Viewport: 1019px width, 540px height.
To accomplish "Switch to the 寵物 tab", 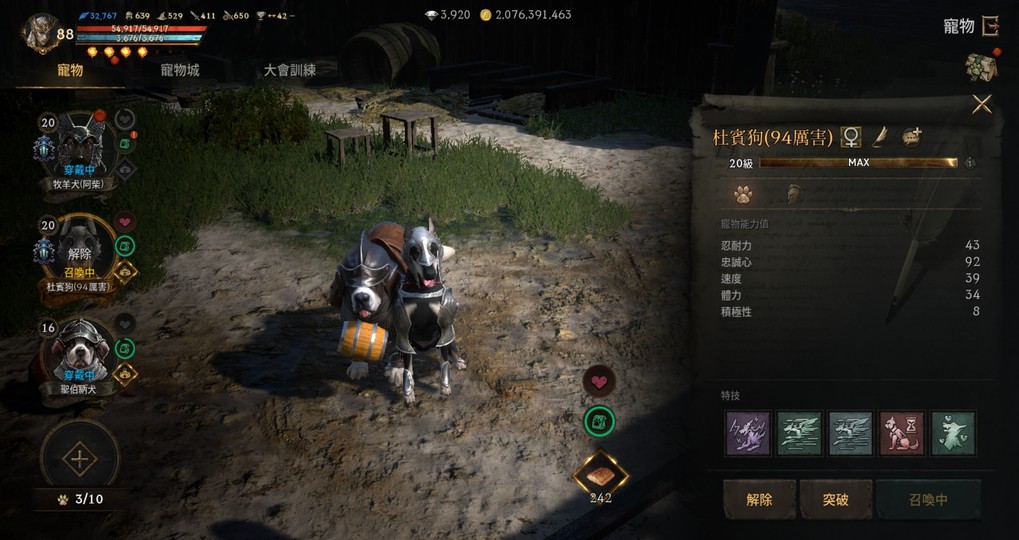I will pyautogui.click(x=70, y=71).
